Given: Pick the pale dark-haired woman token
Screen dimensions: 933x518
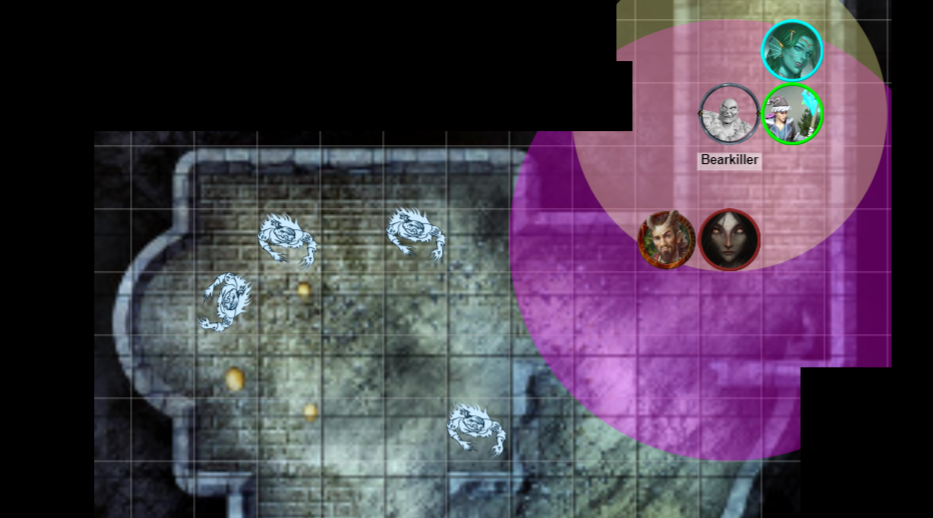Looking at the screenshot, I should tap(730, 240).
